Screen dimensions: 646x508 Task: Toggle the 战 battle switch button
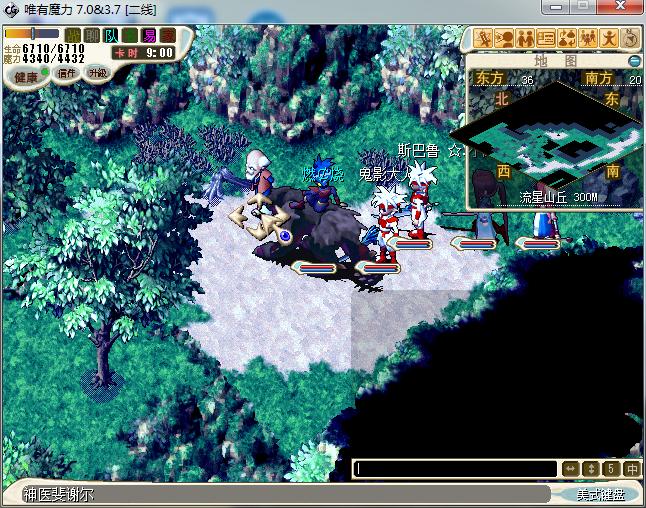click(x=73, y=35)
